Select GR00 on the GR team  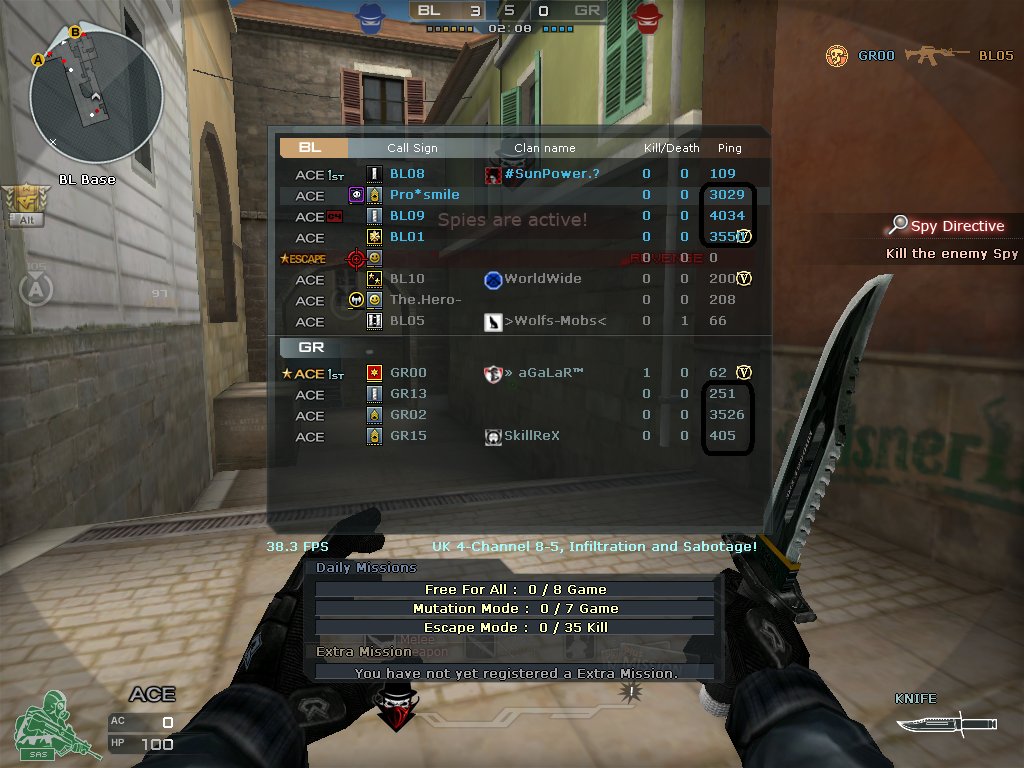pyautogui.click(x=408, y=373)
